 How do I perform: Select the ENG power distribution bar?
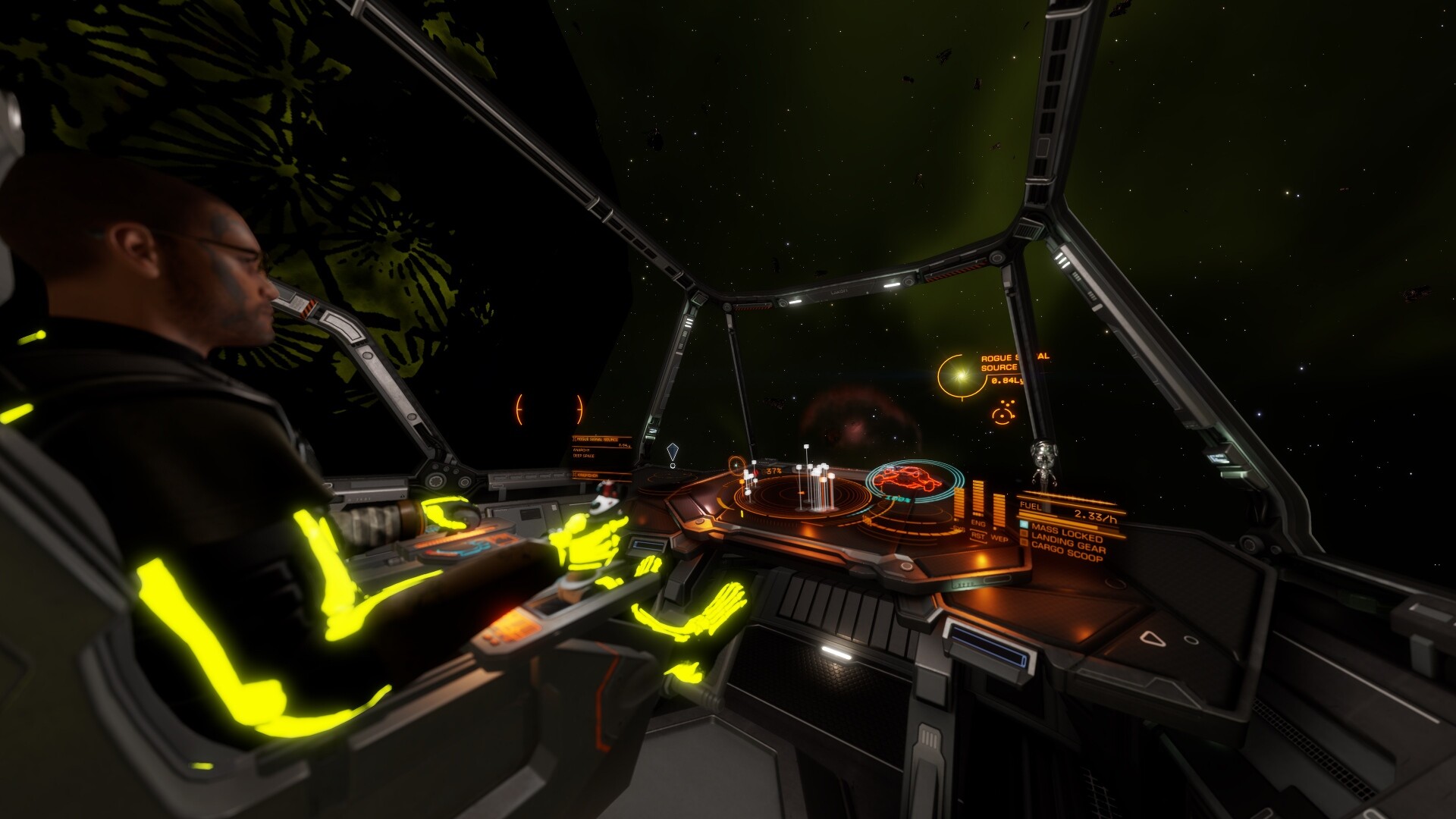(978, 495)
